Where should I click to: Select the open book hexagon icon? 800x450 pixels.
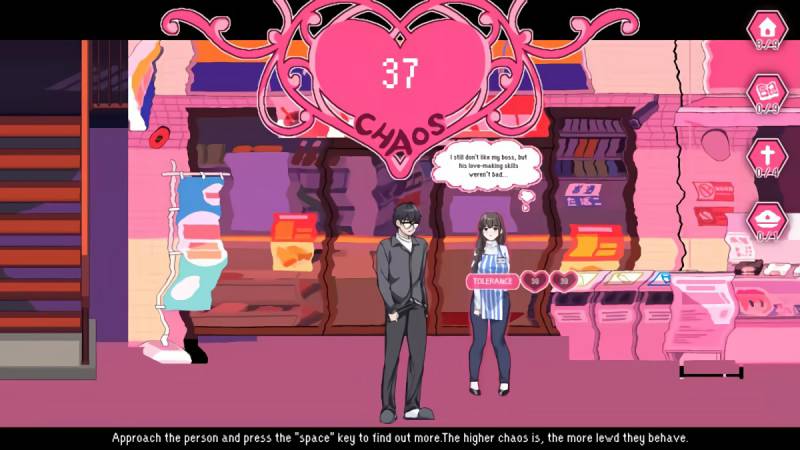(x=768, y=92)
